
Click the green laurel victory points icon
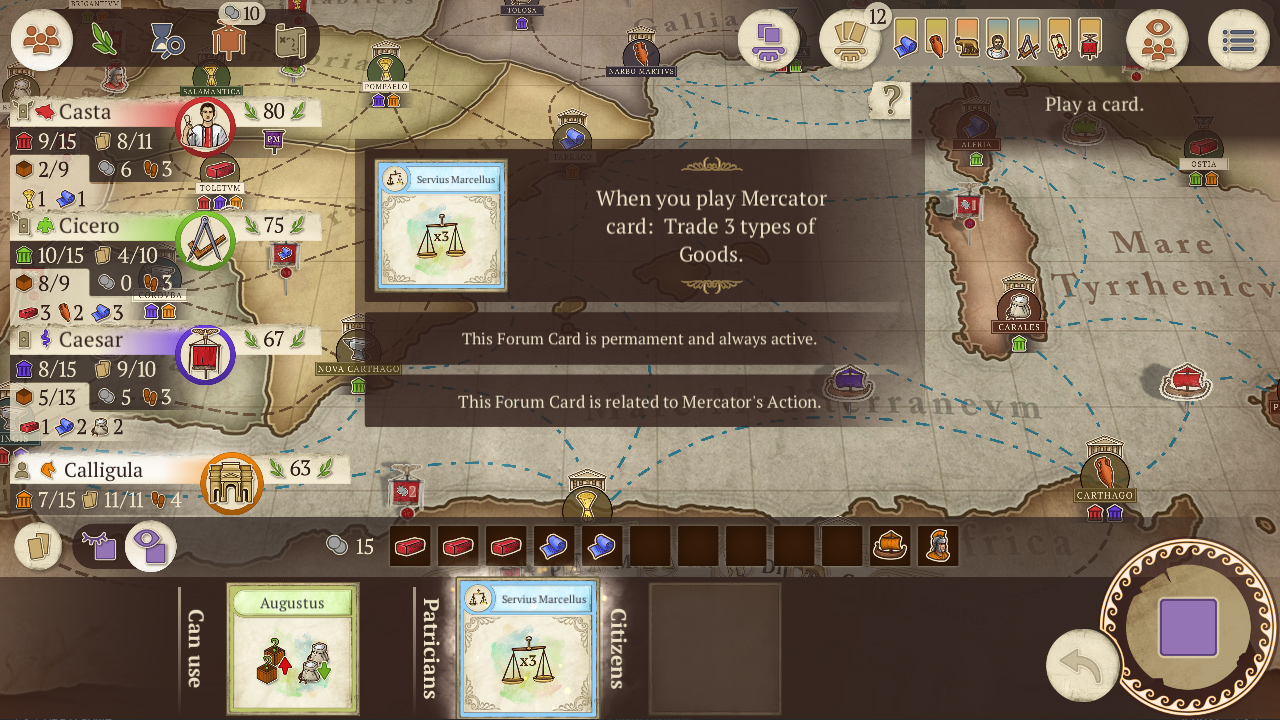102,37
